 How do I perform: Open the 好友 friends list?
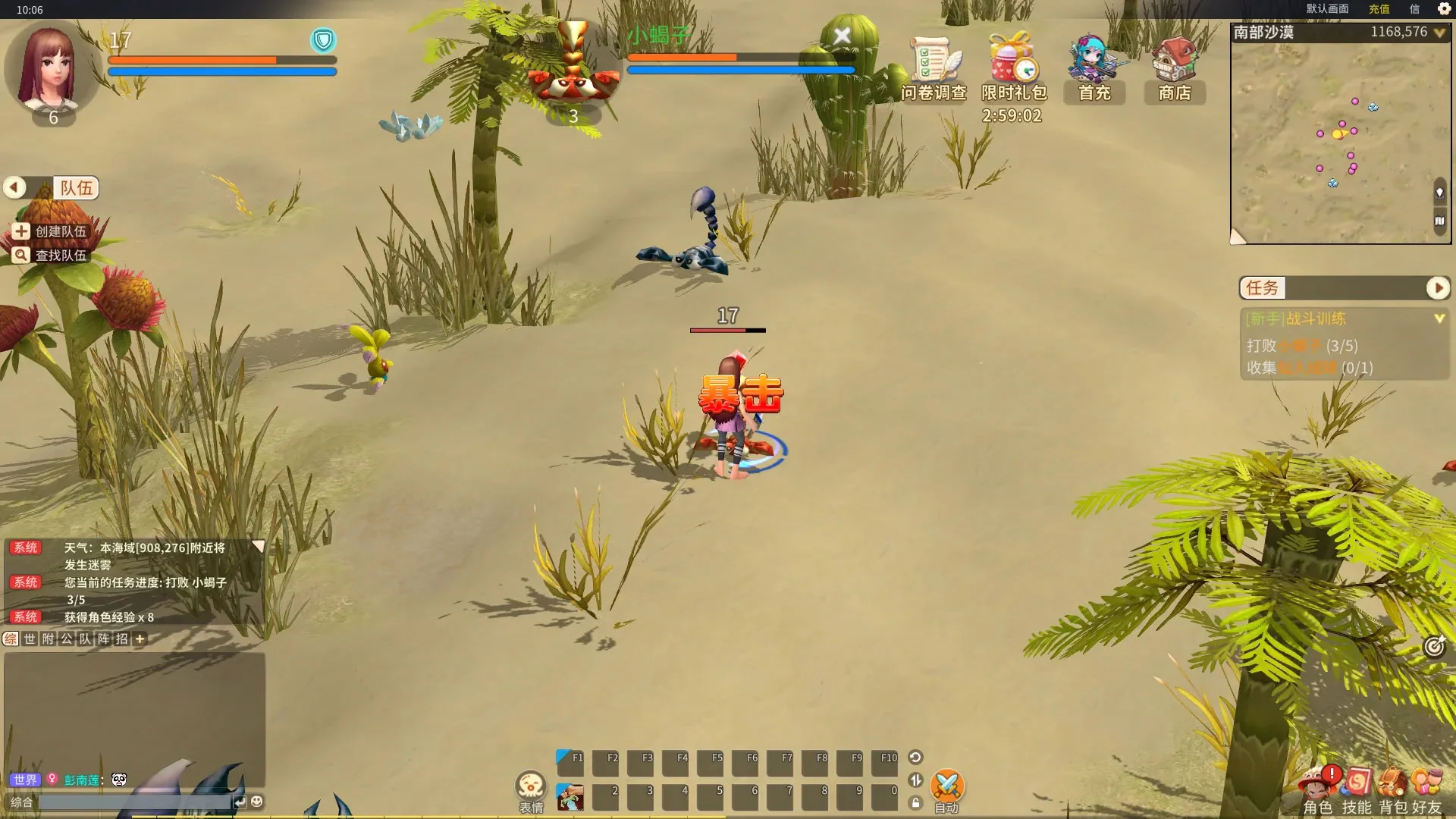[1426, 789]
